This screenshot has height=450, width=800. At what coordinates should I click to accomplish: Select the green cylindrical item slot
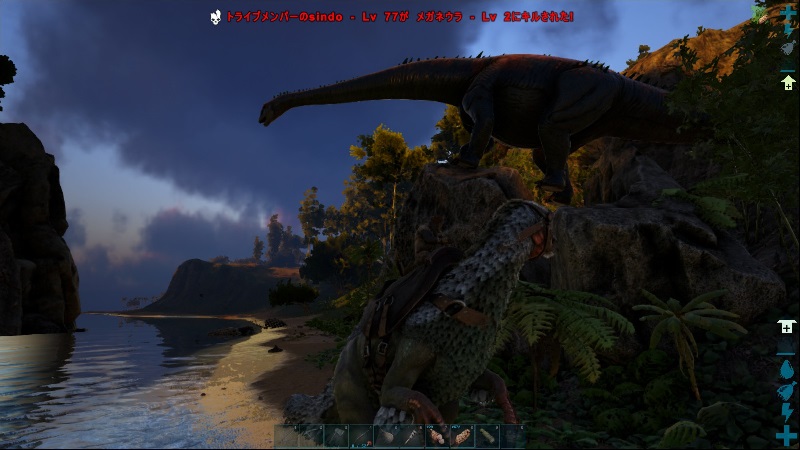pos(488,436)
